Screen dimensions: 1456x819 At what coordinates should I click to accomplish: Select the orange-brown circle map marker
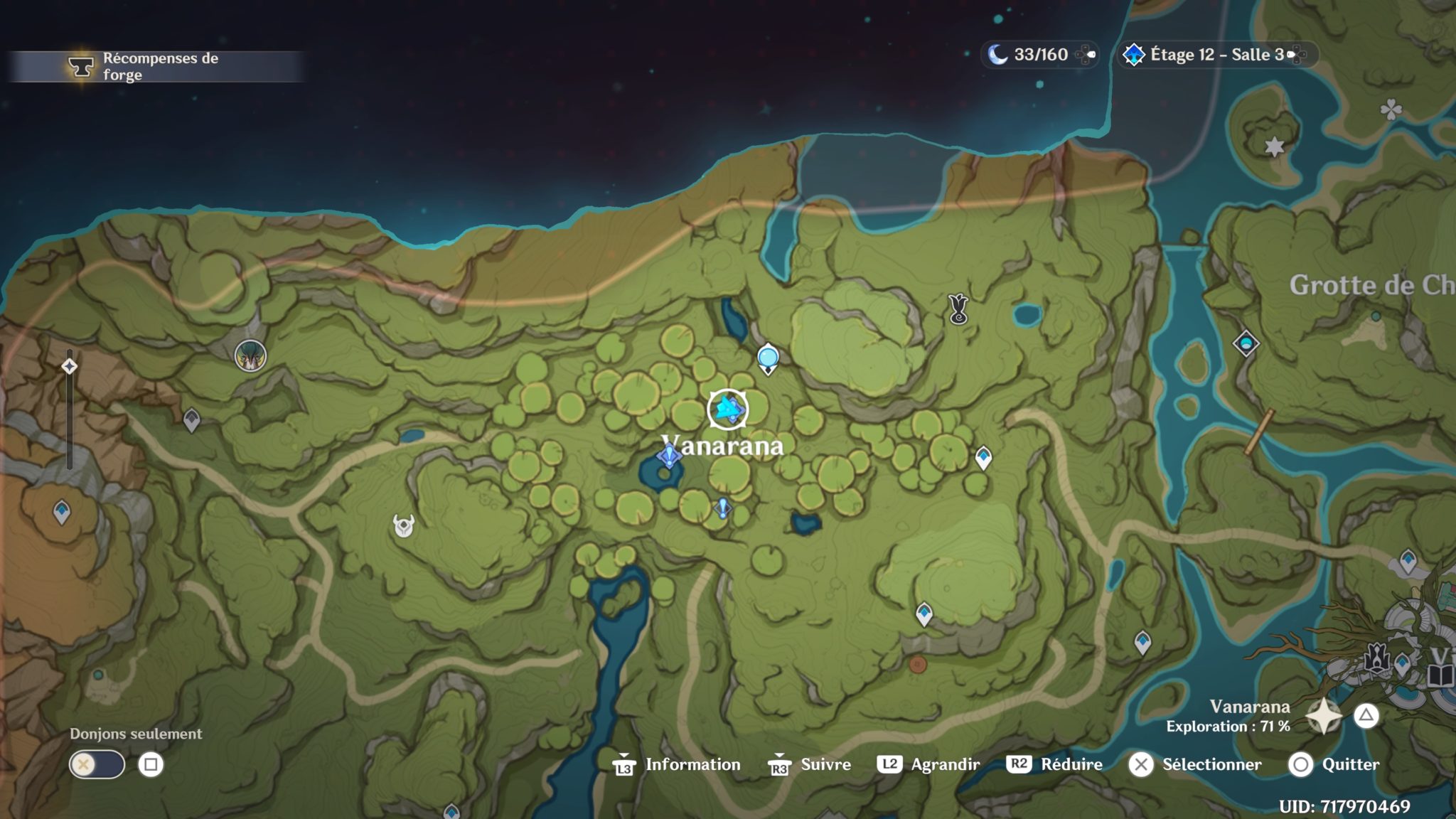[918, 665]
